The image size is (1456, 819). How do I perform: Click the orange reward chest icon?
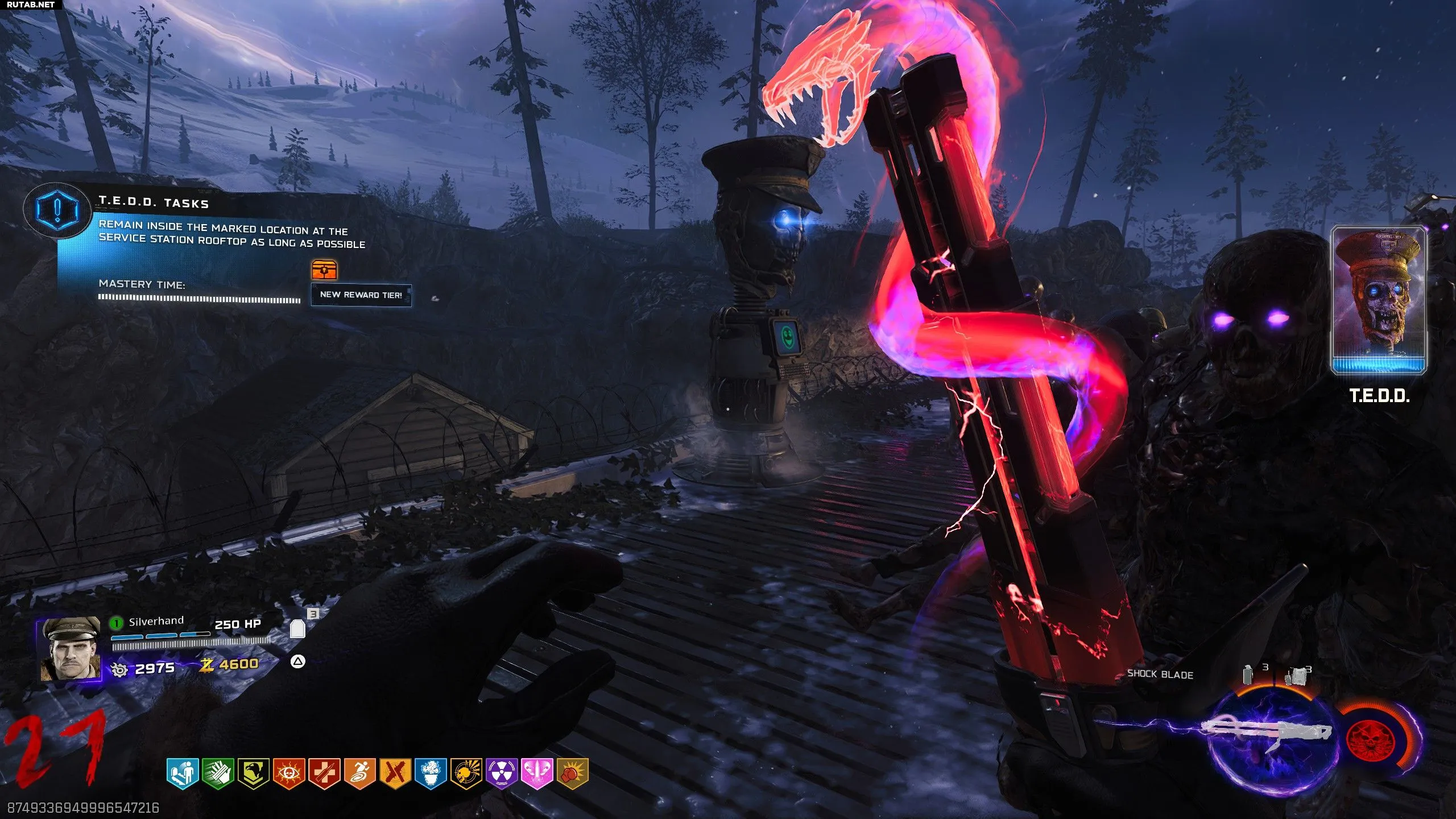point(324,270)
